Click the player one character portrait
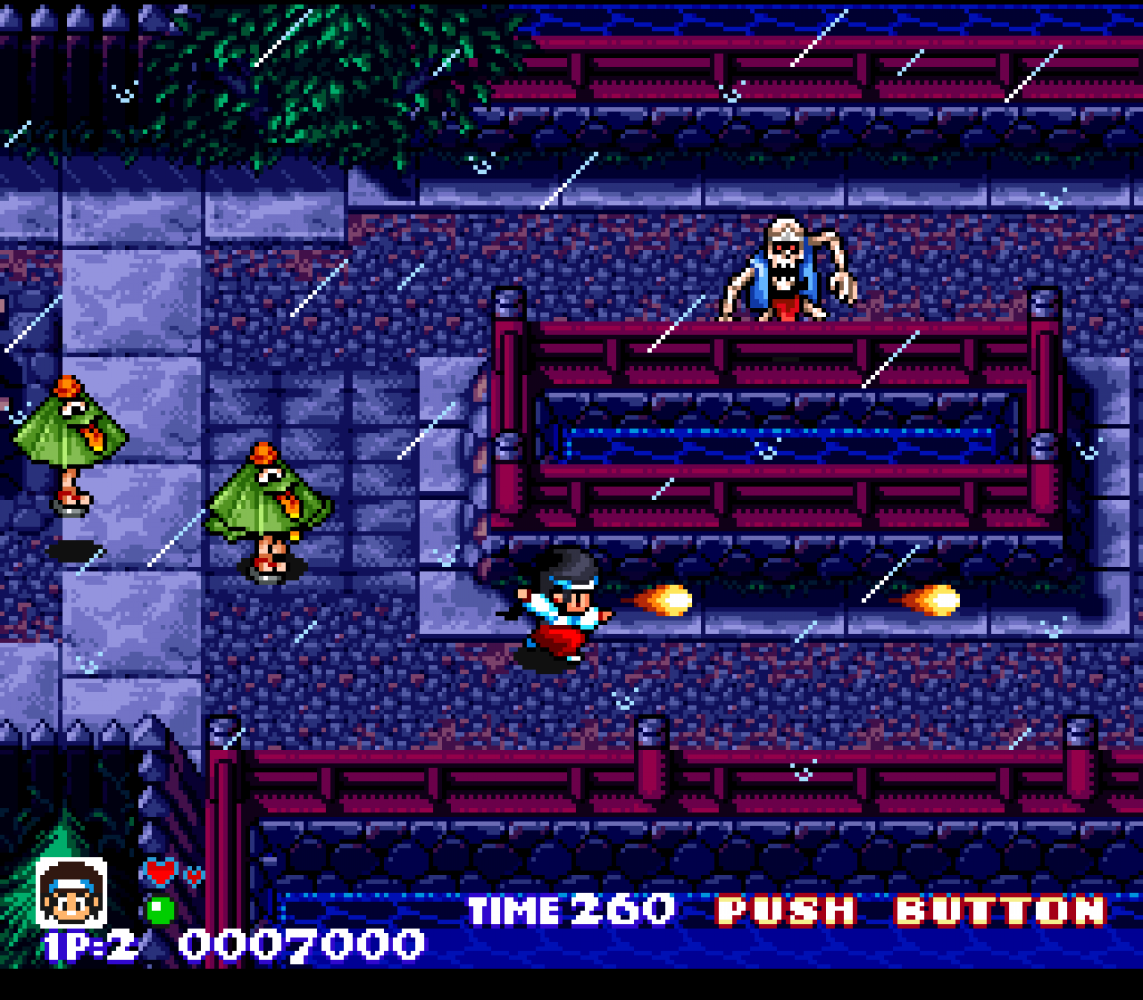The width and height of the screenshot is (1143, 1000). (x=71, y=892)
